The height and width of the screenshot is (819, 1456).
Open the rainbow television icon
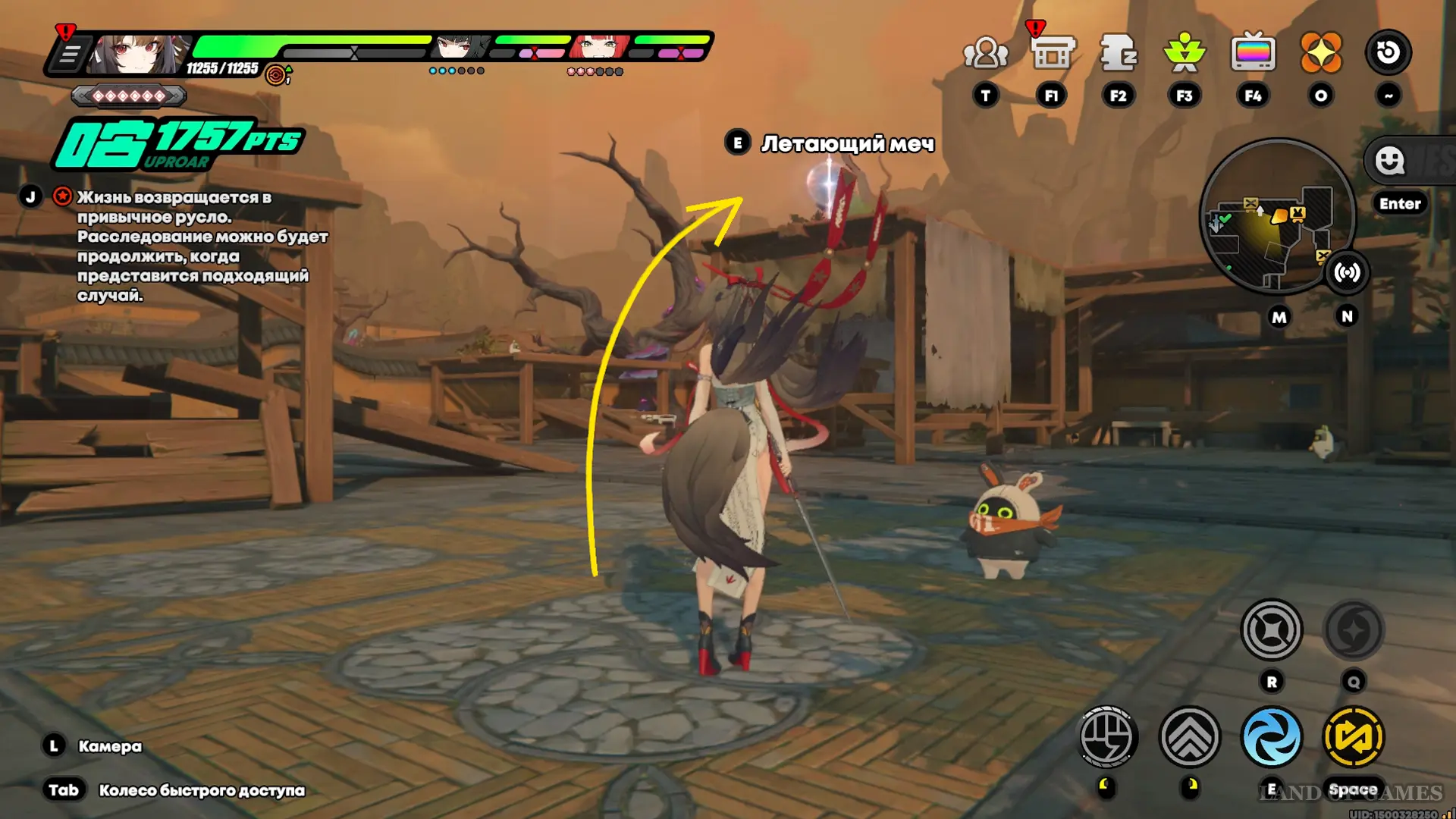[1253, 53]
